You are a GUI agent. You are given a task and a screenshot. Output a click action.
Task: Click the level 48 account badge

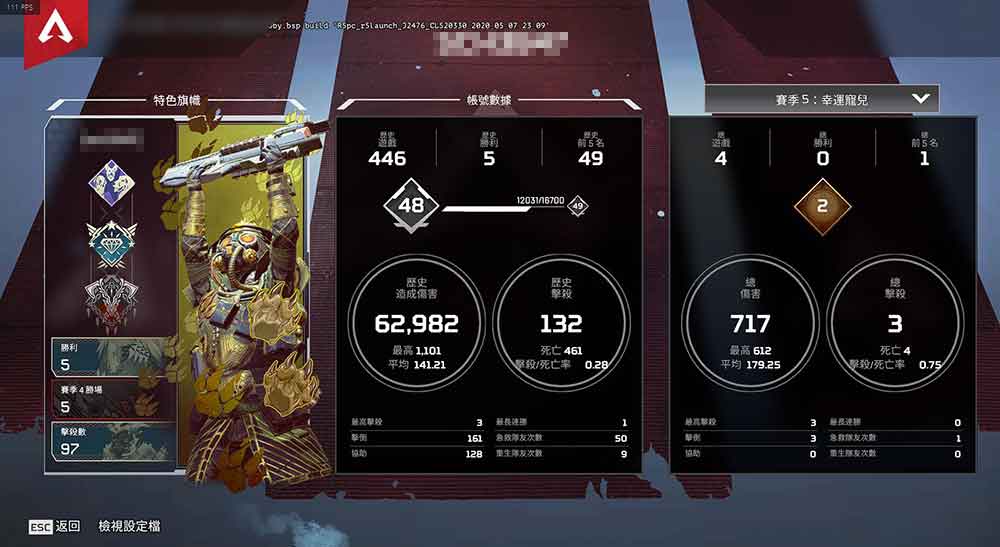point(411,207)
